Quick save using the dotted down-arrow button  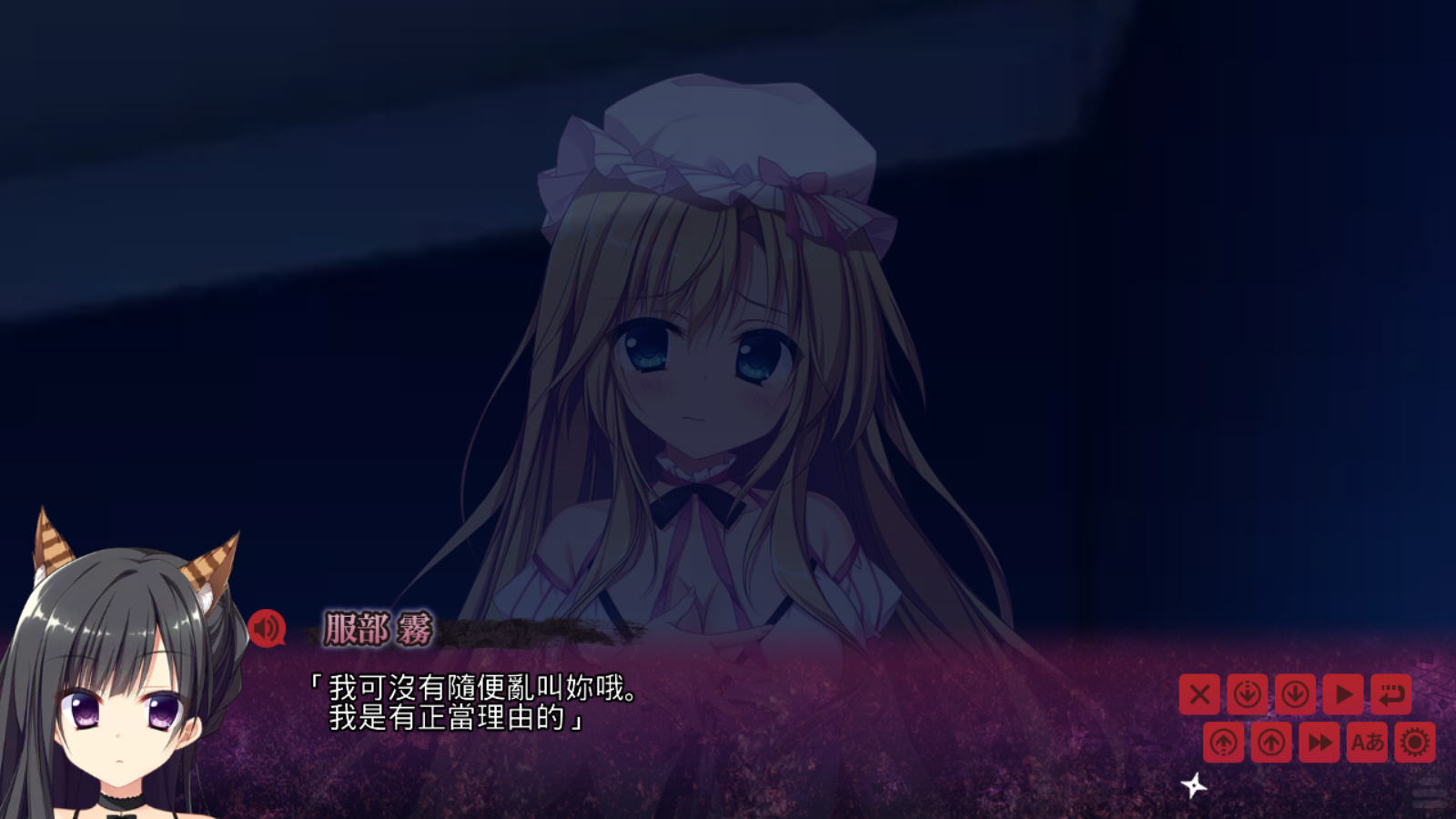point(1248,694)
